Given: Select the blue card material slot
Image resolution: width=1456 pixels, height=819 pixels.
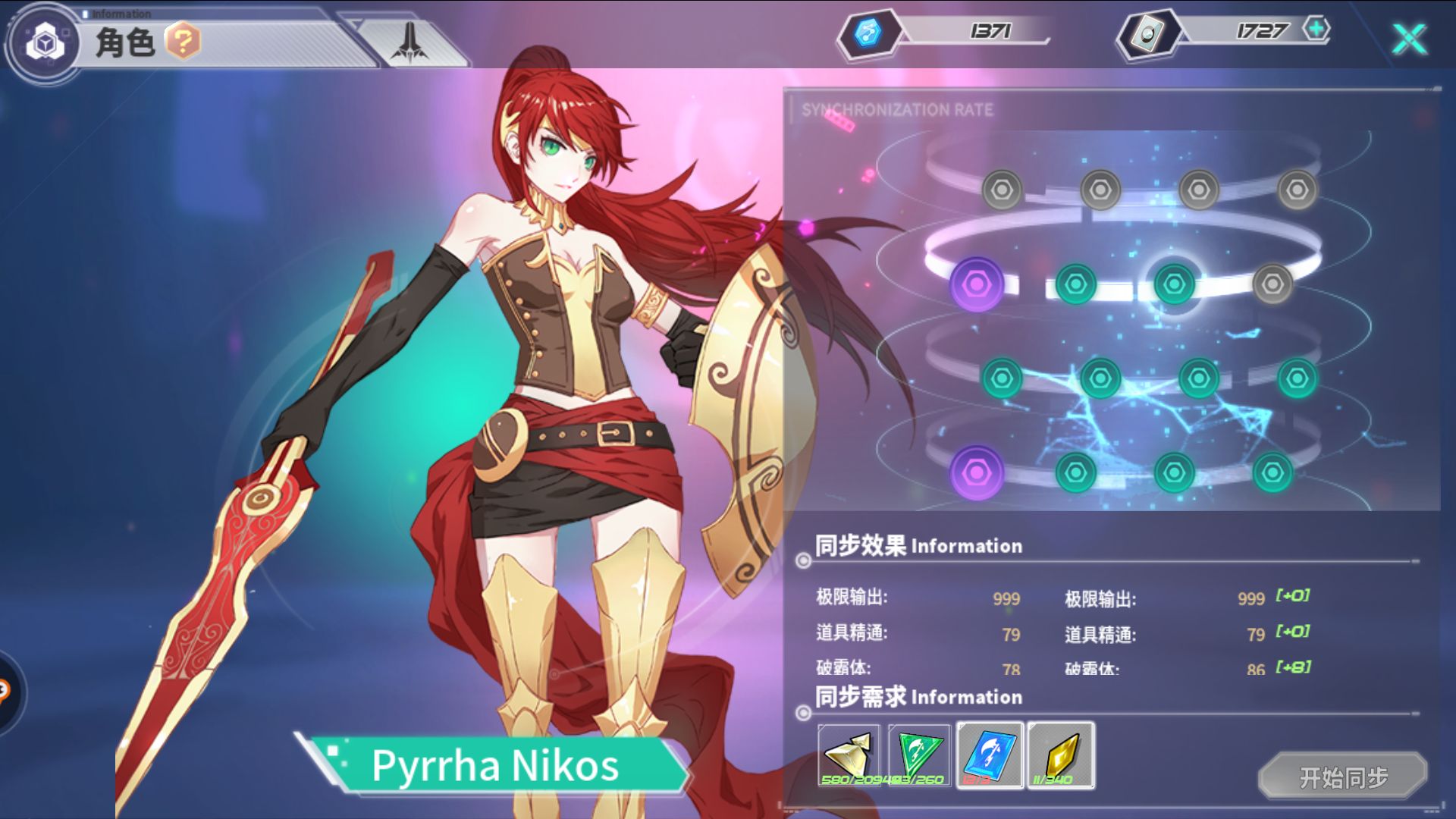Looking at the screenshot, I should [x=990, y=755].
